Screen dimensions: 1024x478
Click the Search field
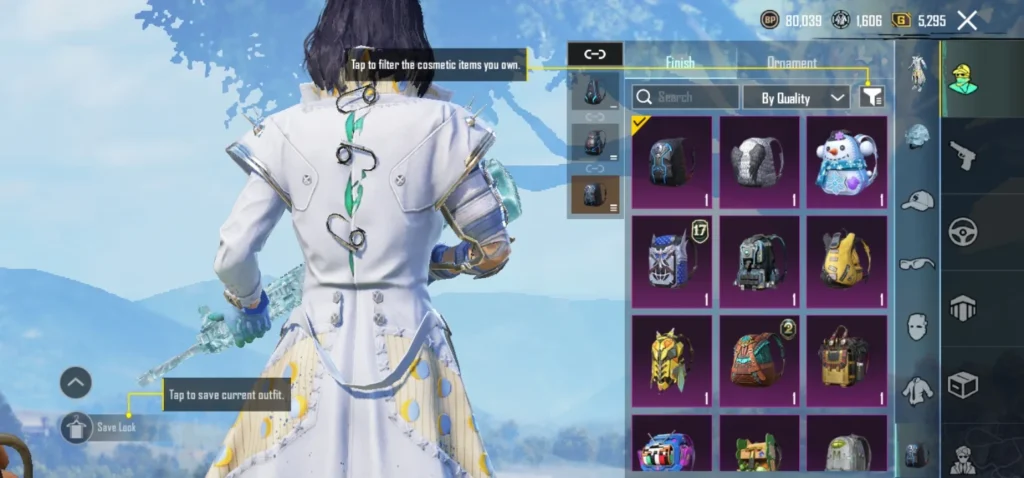[686, 97]
